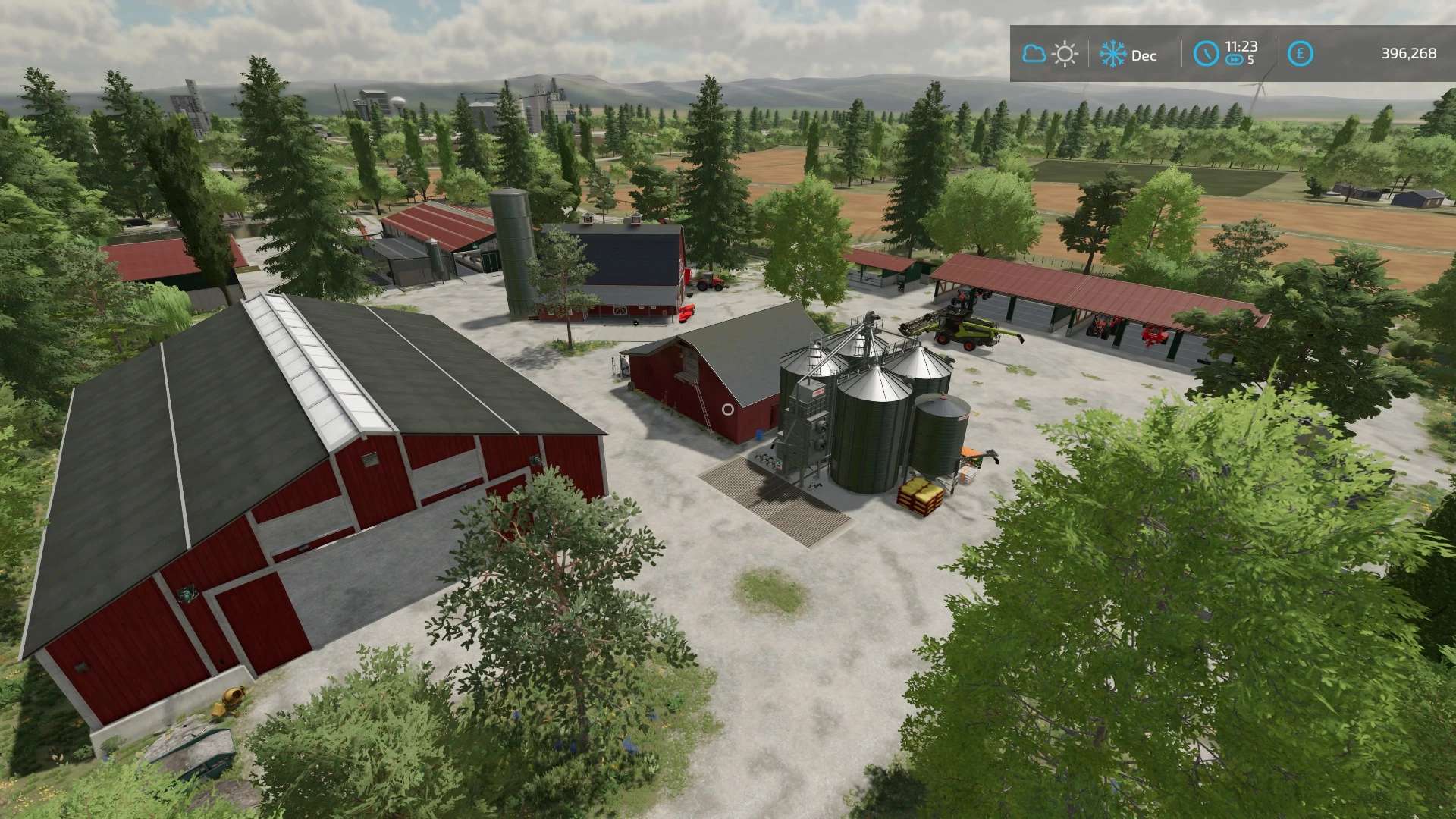Click the clock time icon
Screen dimensions: 1456x819
pyautogui.click(x=1206, y=54)
